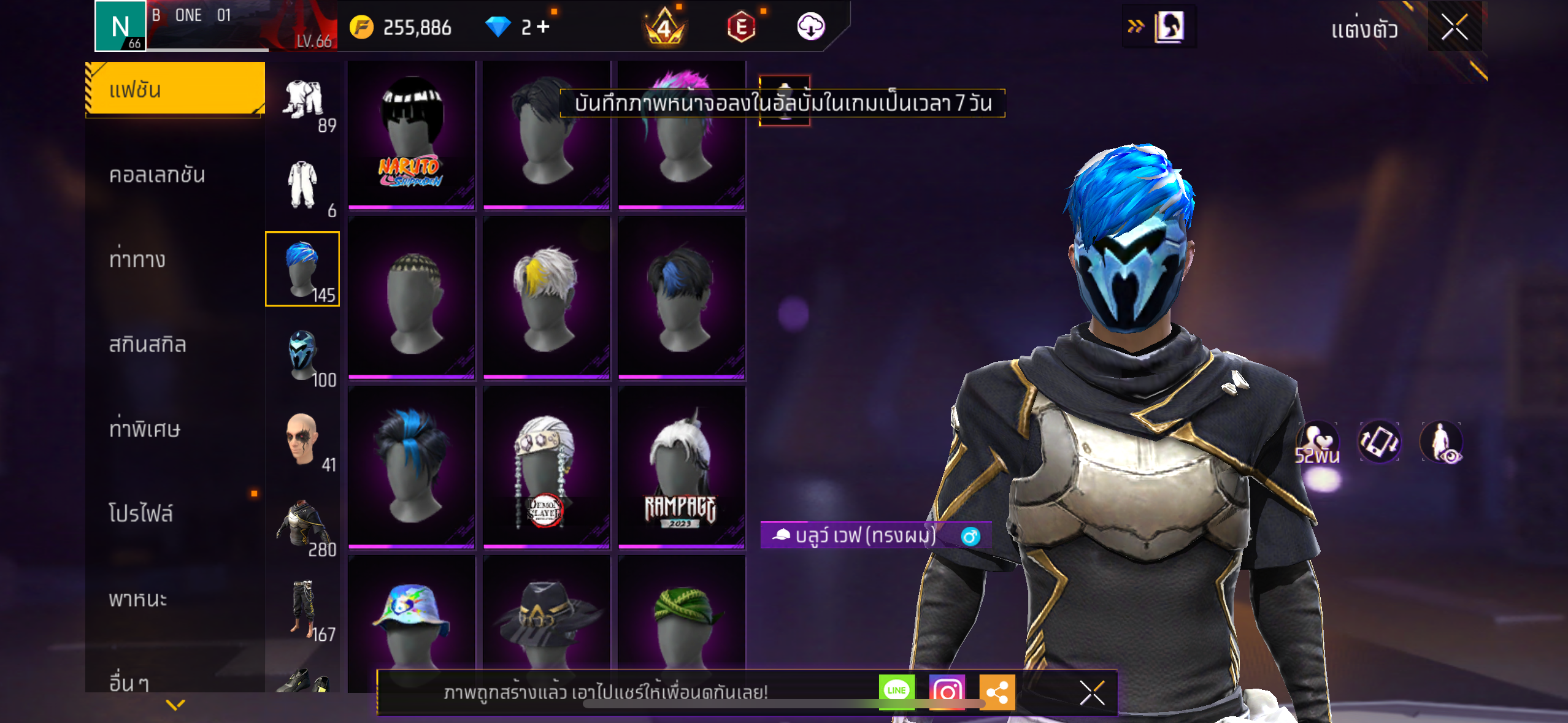Open the tops subcategory with 280 items

tap(303, 525)
